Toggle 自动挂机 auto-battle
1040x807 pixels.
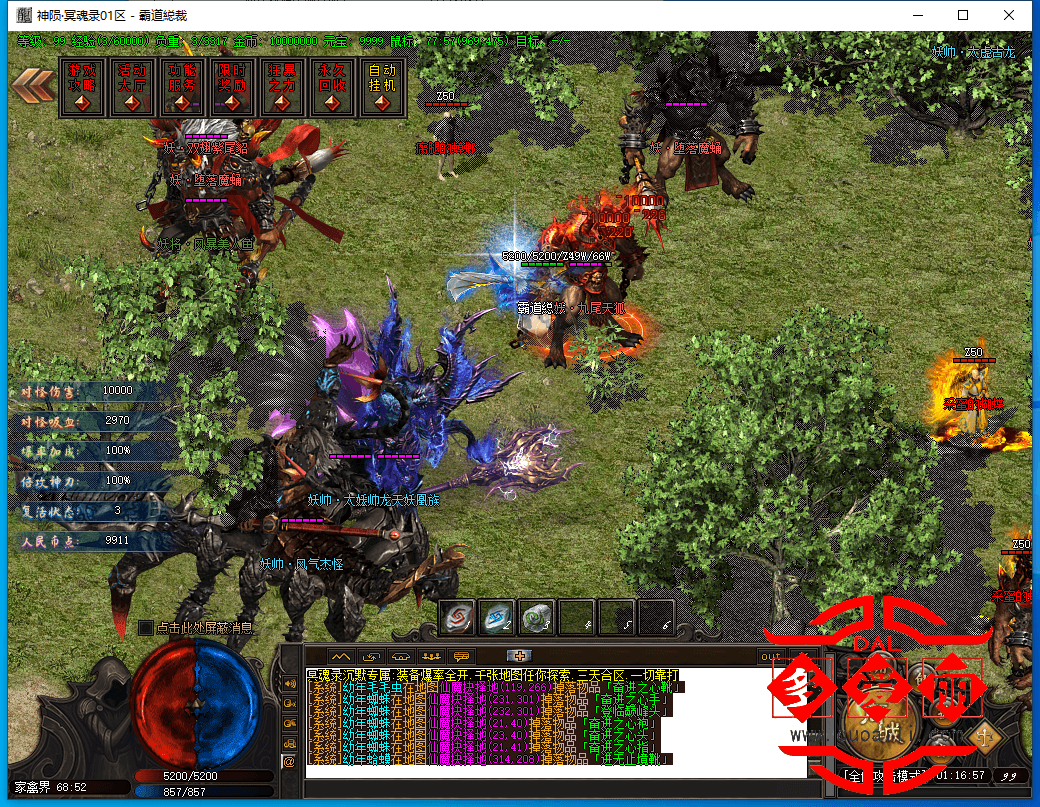click(x=383, y=89)
